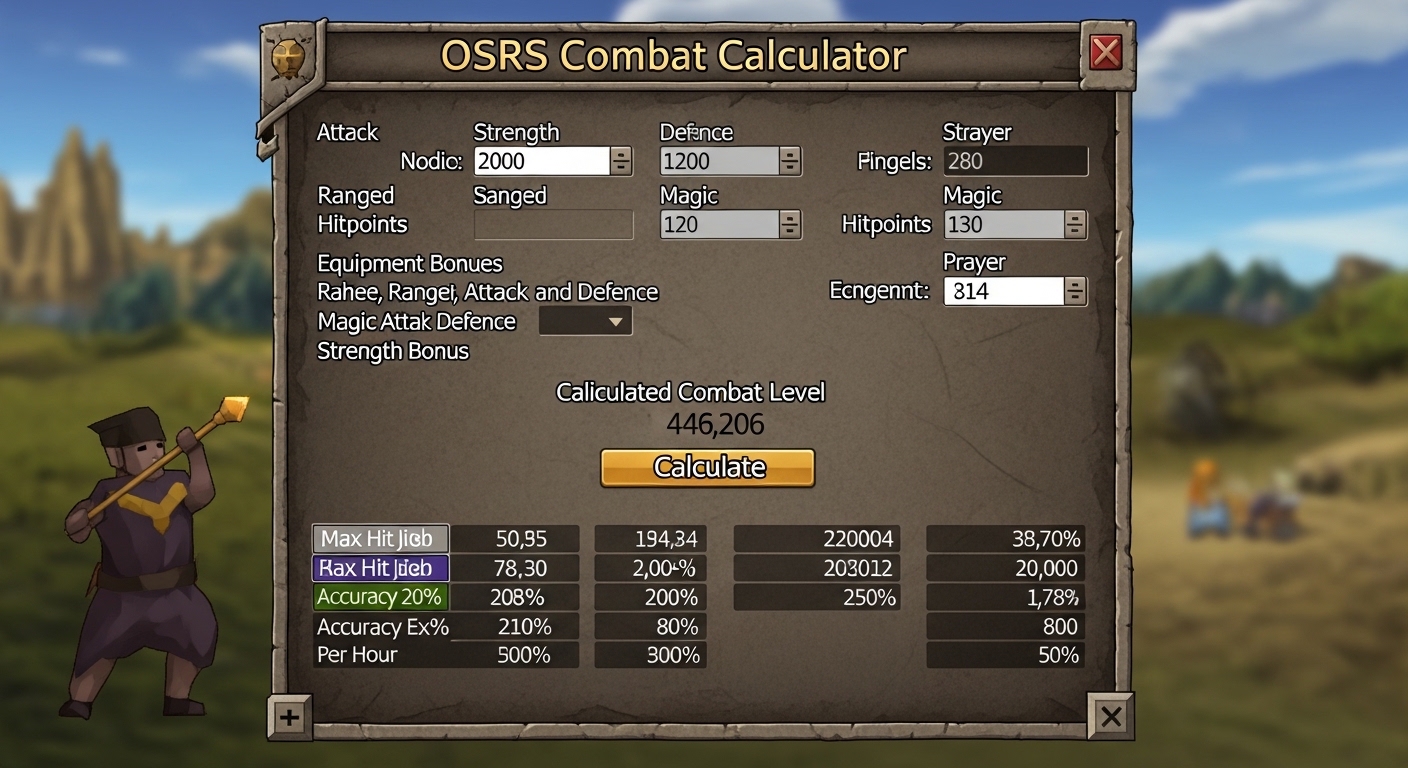Select the highlighted Rax Hit Jieb row
Screen dimensions: 1408x768
click(x=380, y=568)
